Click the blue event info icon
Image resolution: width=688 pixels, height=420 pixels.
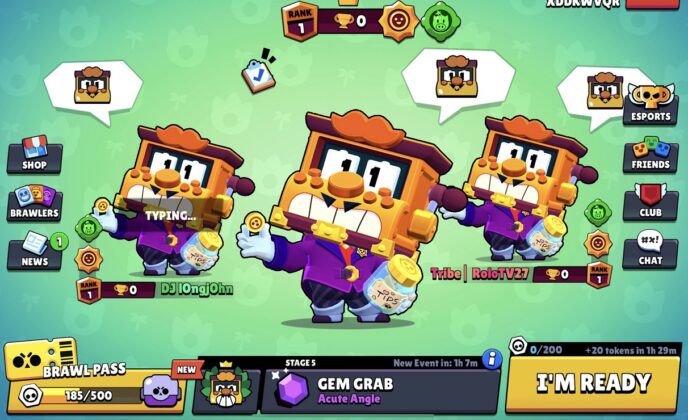491,359
